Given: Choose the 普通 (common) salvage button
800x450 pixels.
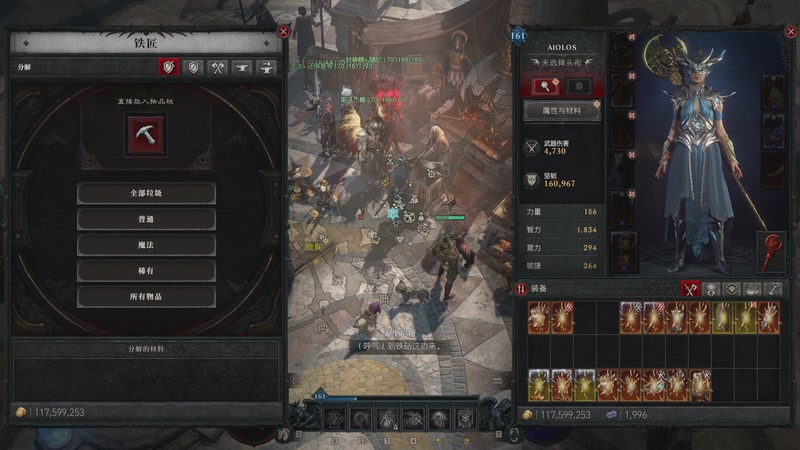Looking at the screenshot, I should click(146, 219).
